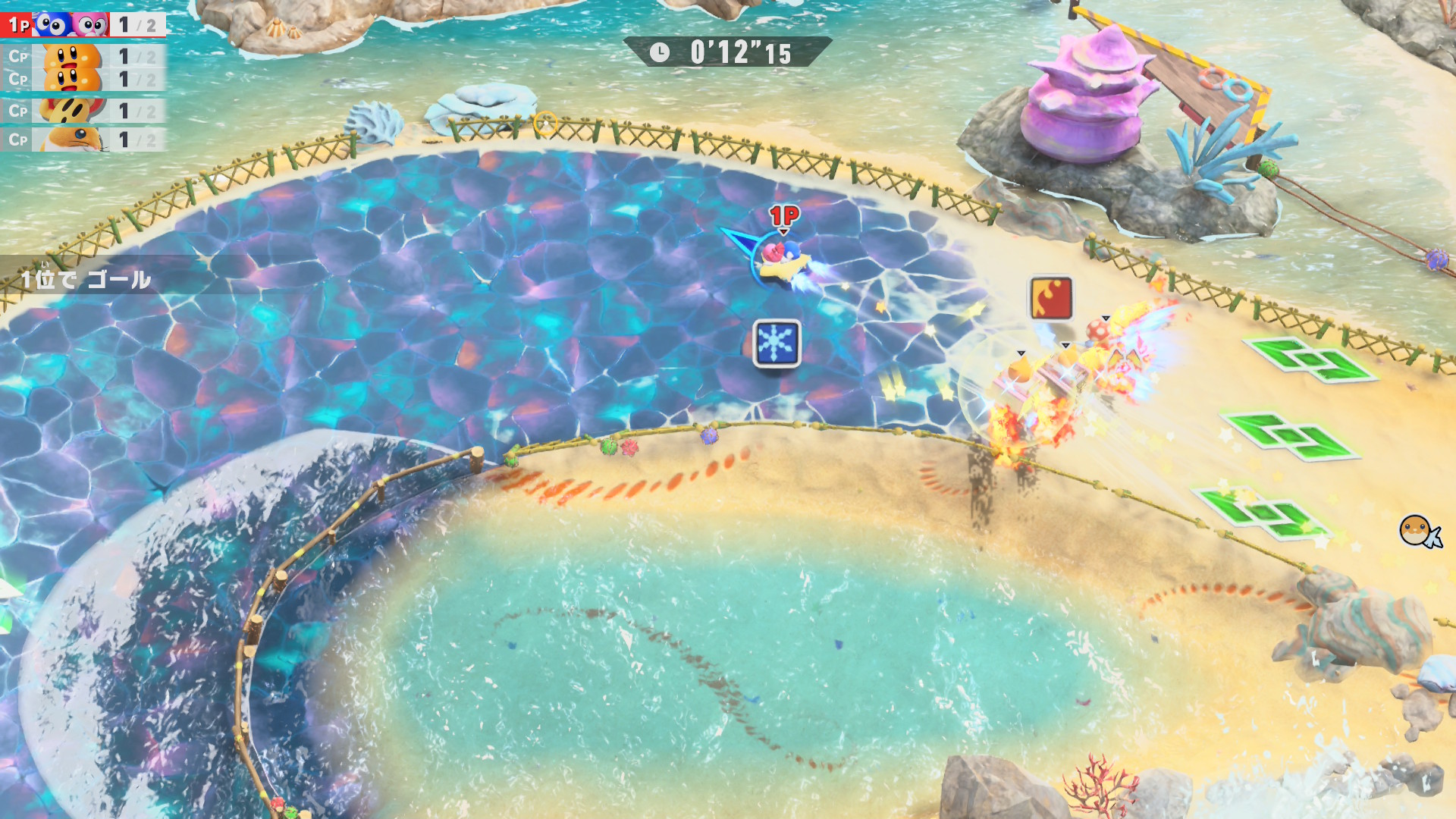Select the 1P row in the standings
Image resolution: width=1456 pixels, height=819 pixels.
82,25
